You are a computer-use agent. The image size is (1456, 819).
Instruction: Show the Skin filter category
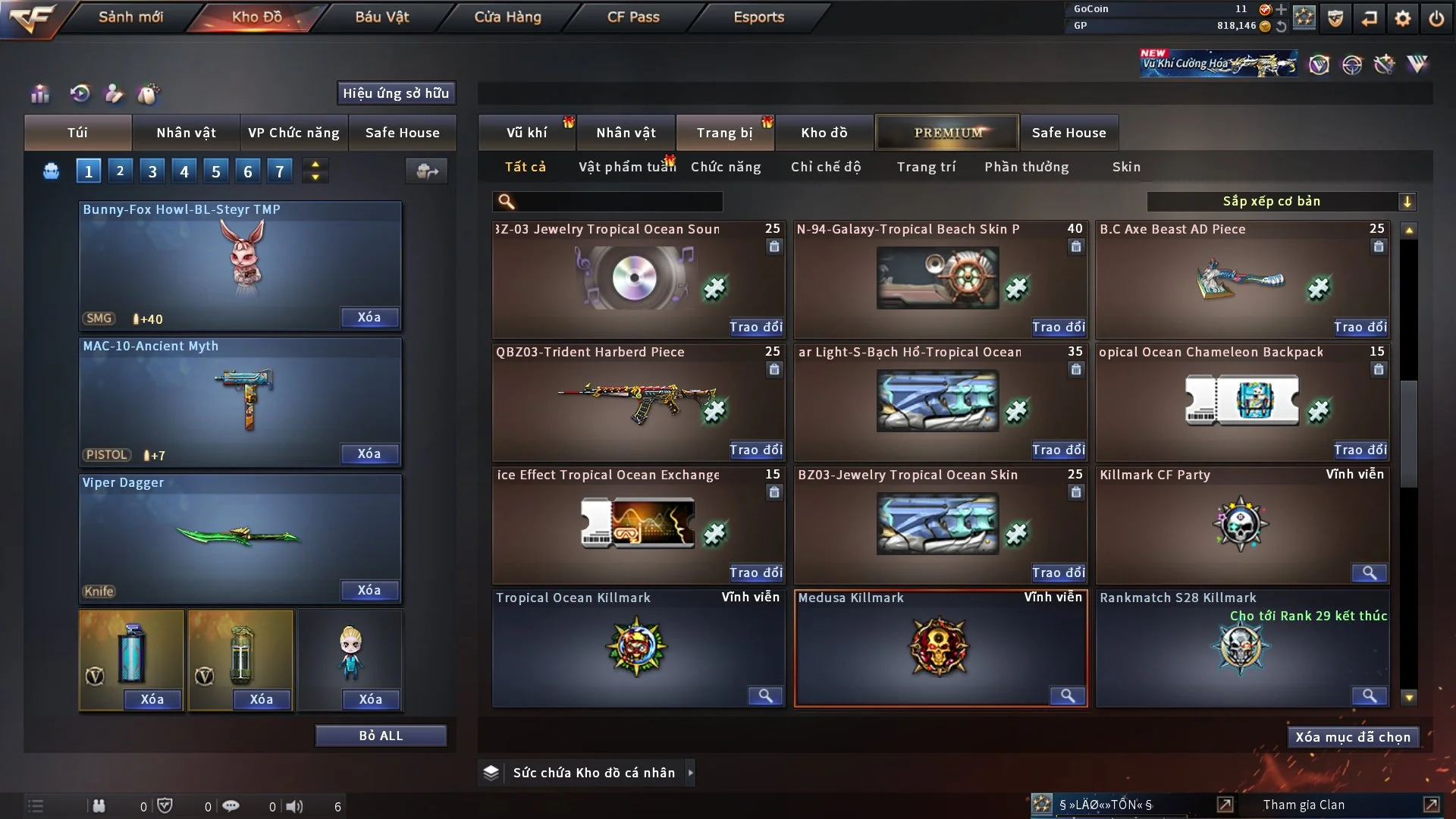click(1126, 167)
